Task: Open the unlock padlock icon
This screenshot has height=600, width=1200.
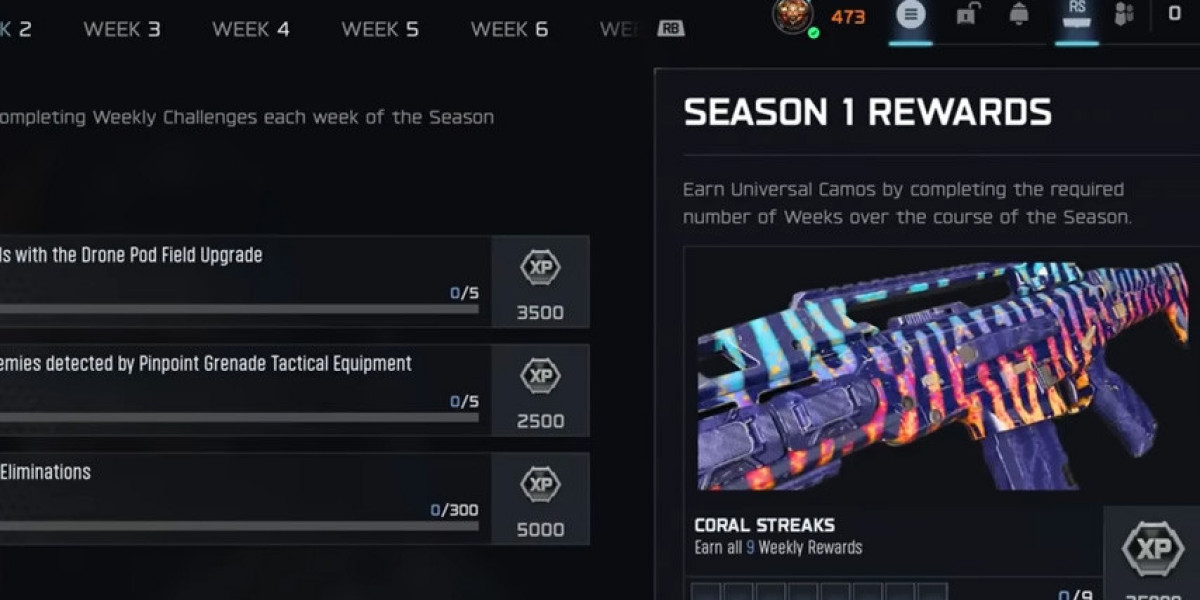Action: 966,16
